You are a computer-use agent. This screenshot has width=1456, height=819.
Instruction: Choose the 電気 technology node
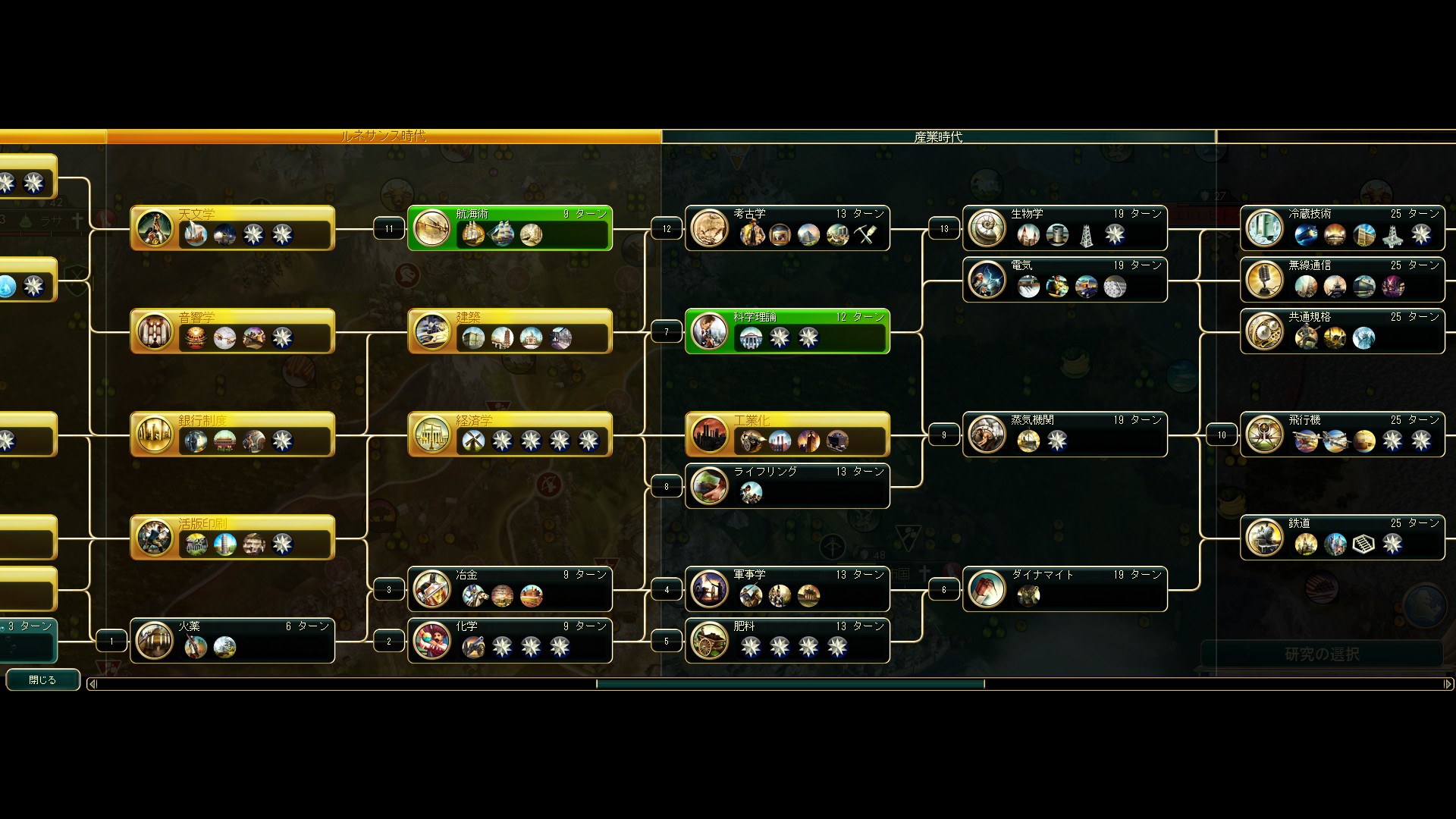1065,279
